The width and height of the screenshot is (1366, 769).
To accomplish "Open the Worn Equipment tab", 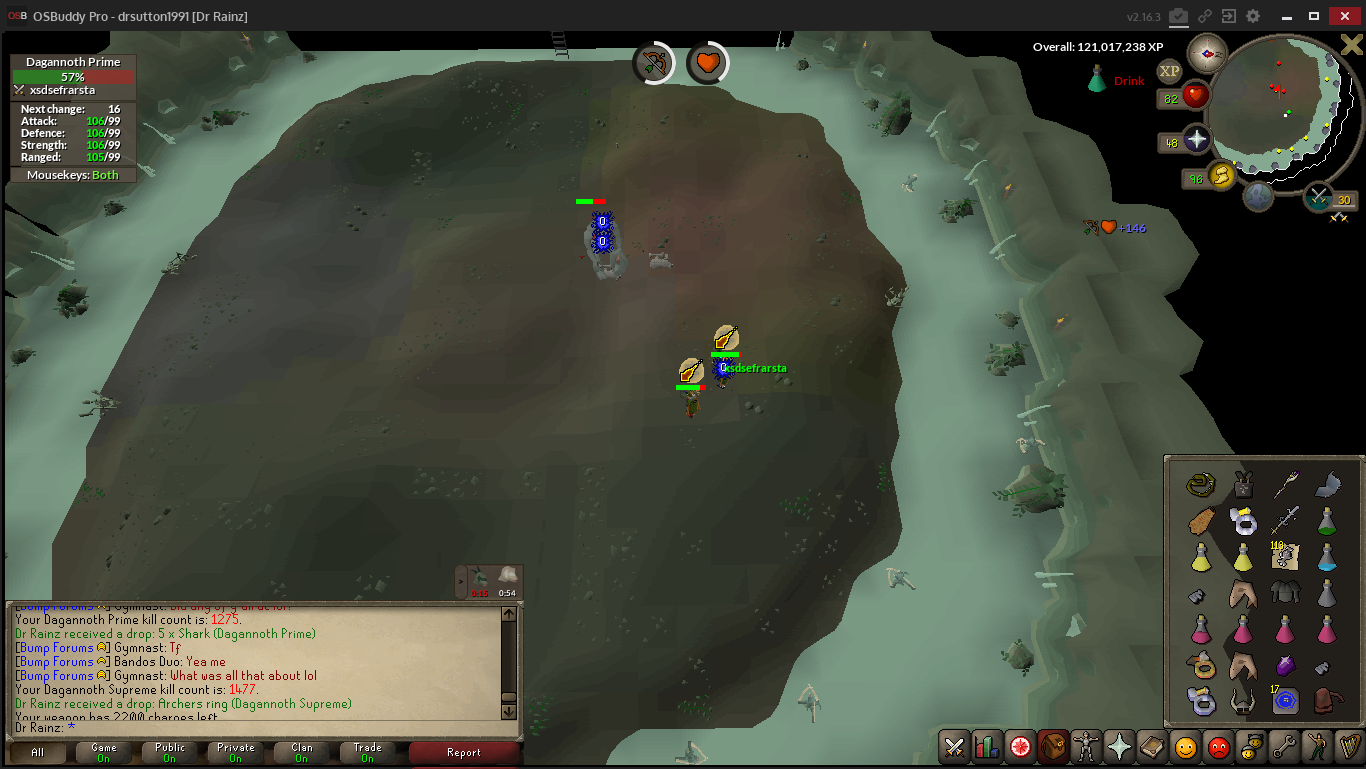I will tap(1086, 747).
